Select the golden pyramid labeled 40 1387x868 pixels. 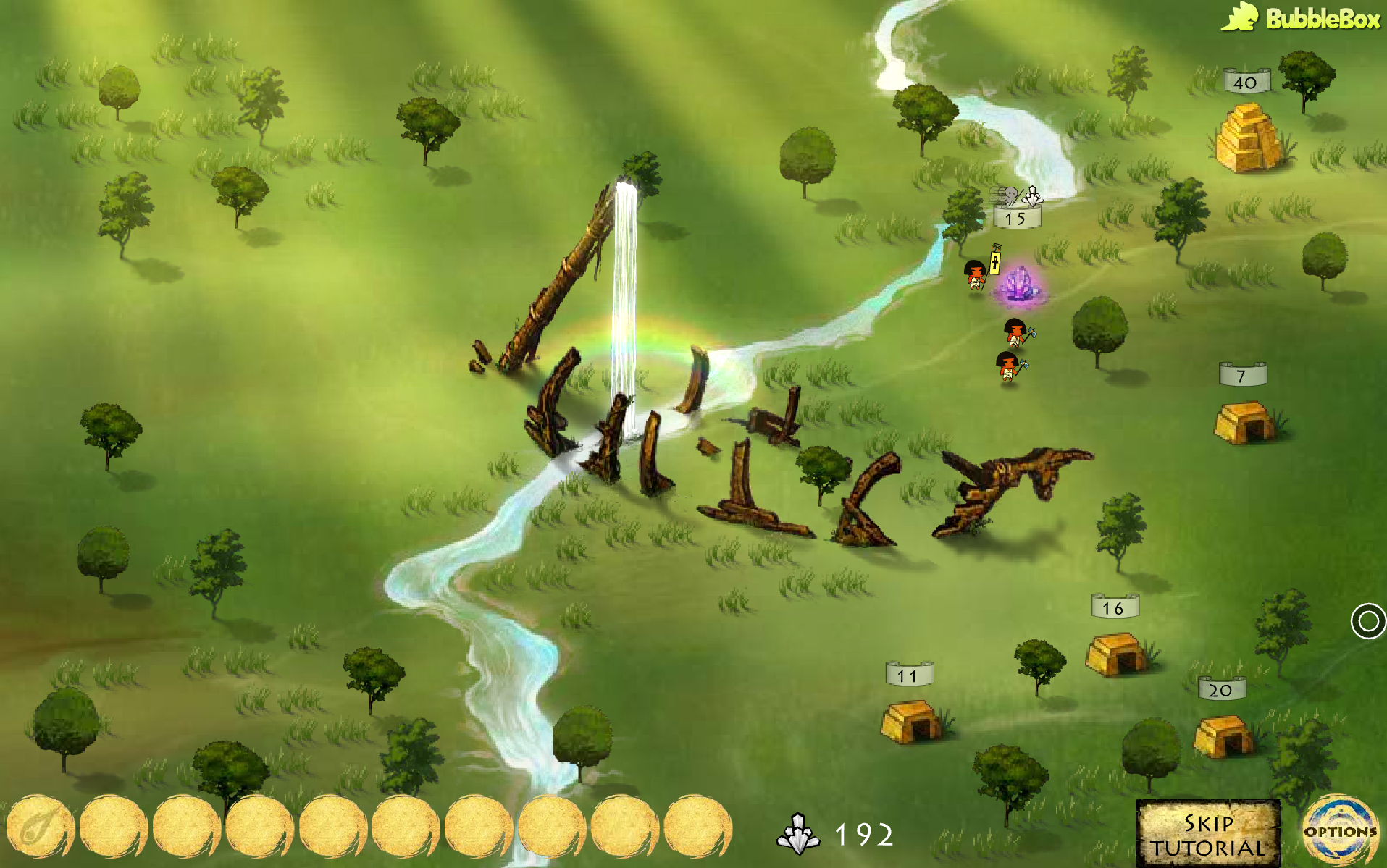[1247, 138]
